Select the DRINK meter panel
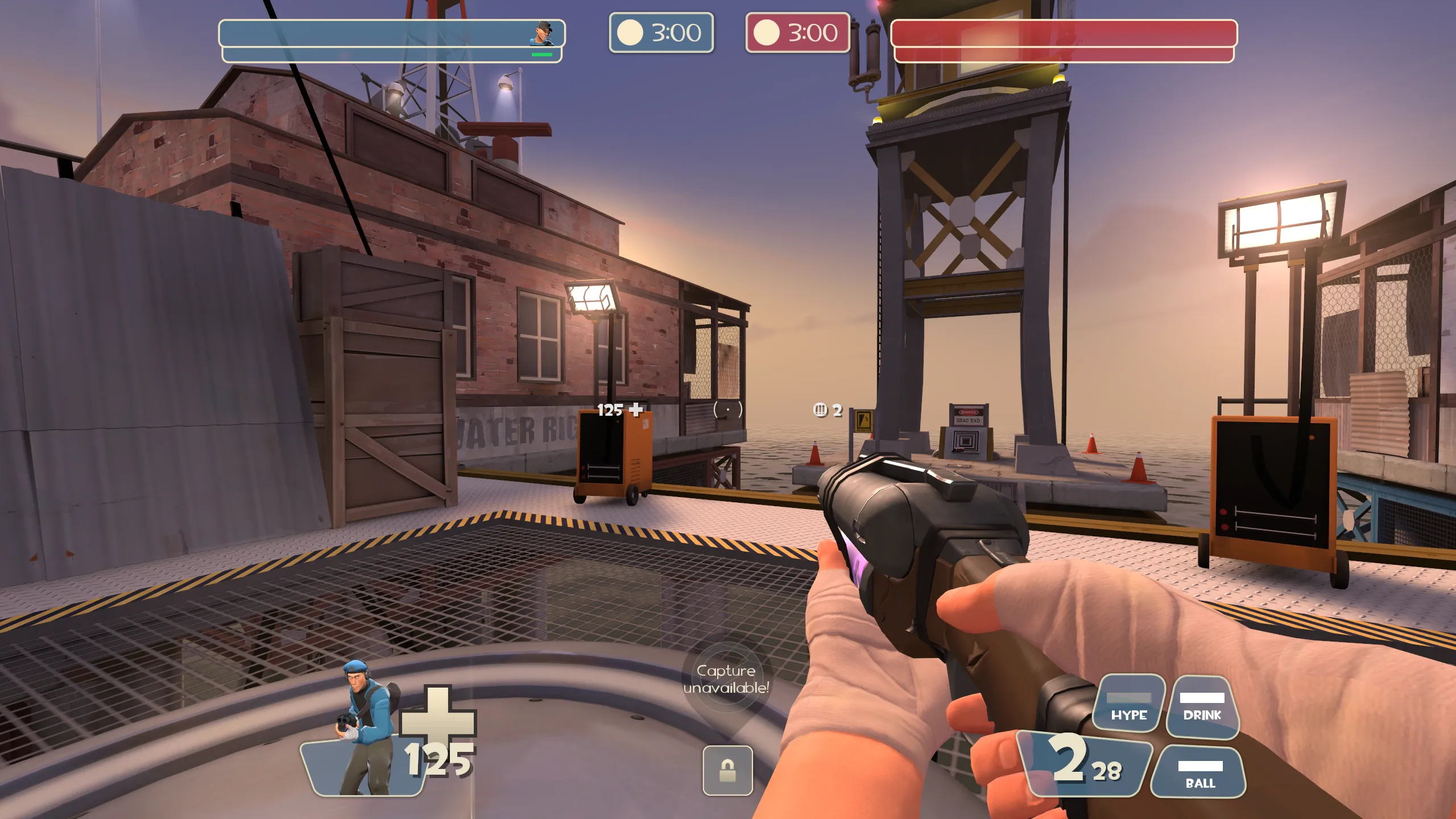Viewport: 1456px width, 819px height. 1202,706
